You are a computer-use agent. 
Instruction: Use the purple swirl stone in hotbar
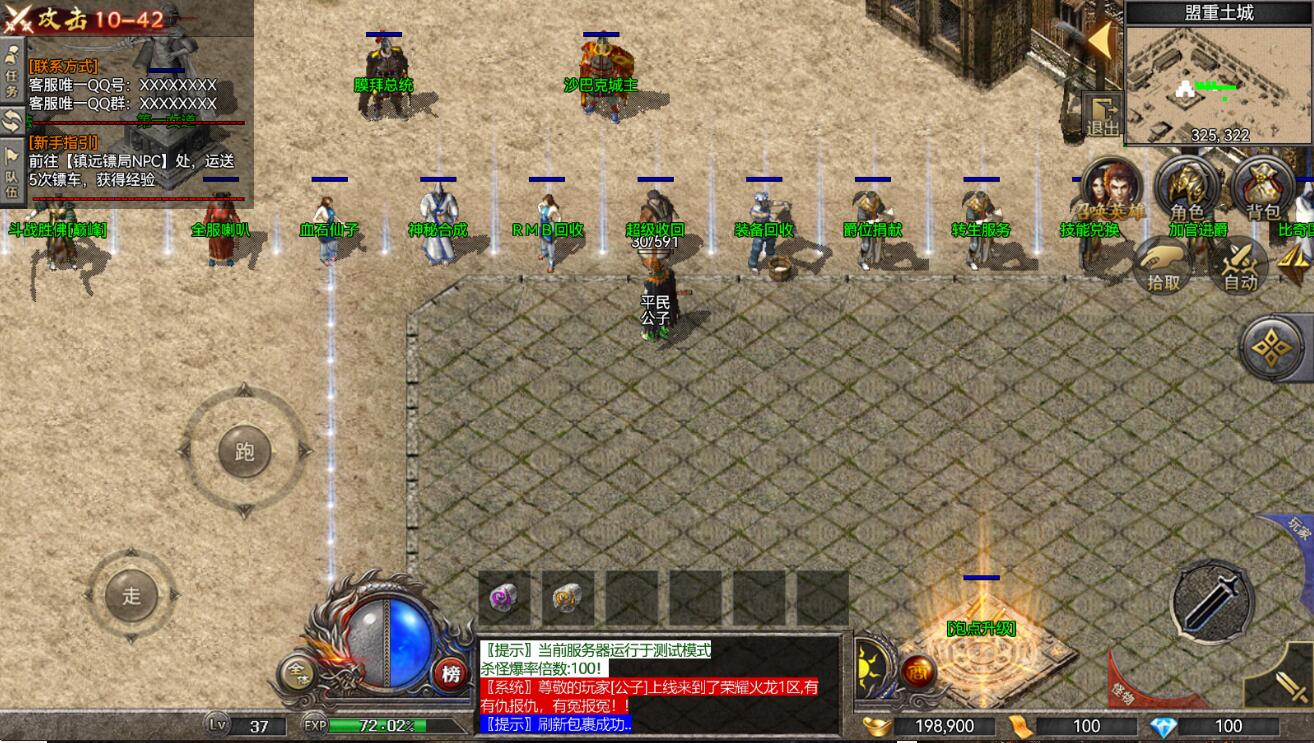click(503, 598)
